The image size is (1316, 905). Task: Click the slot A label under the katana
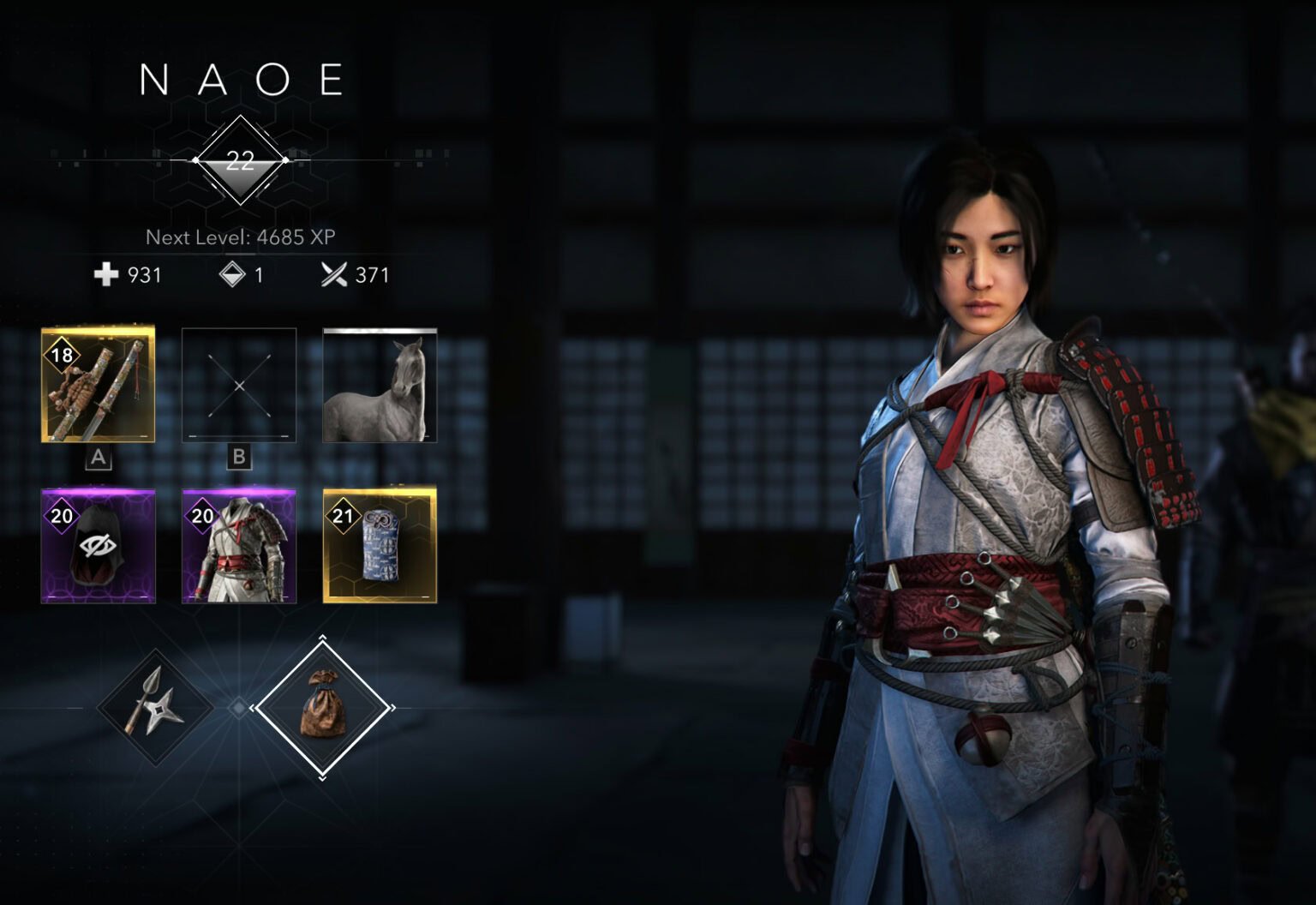pos(97,457)
